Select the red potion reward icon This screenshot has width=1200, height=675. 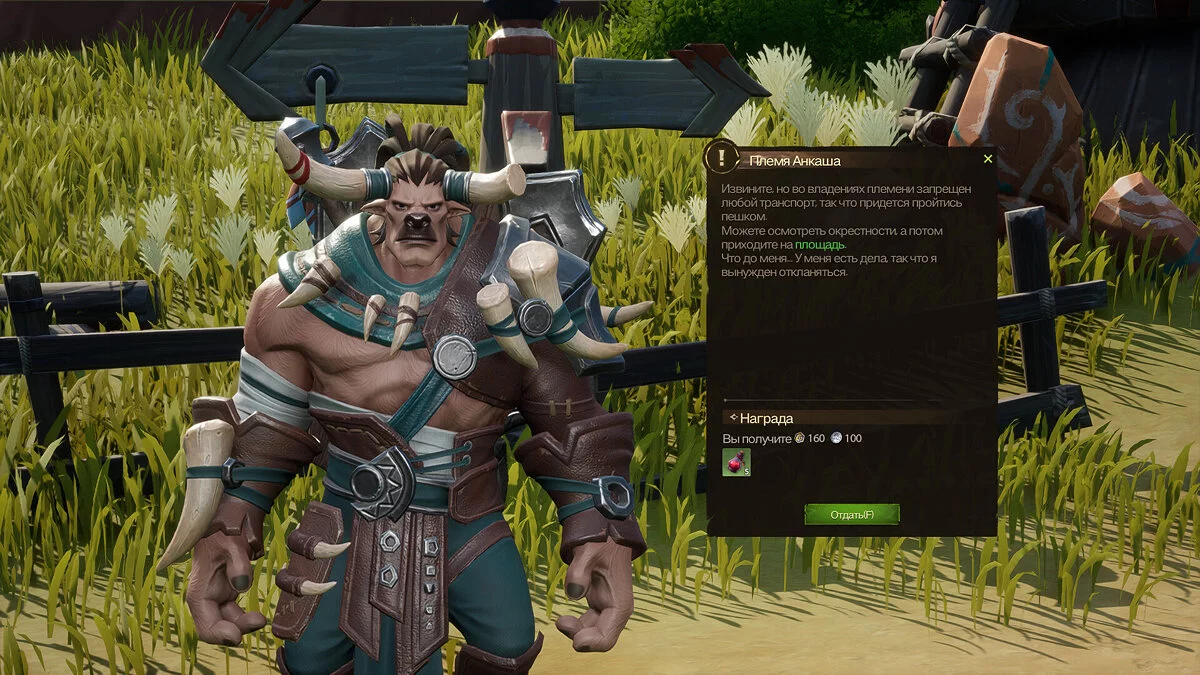click(x=736, y=462)
